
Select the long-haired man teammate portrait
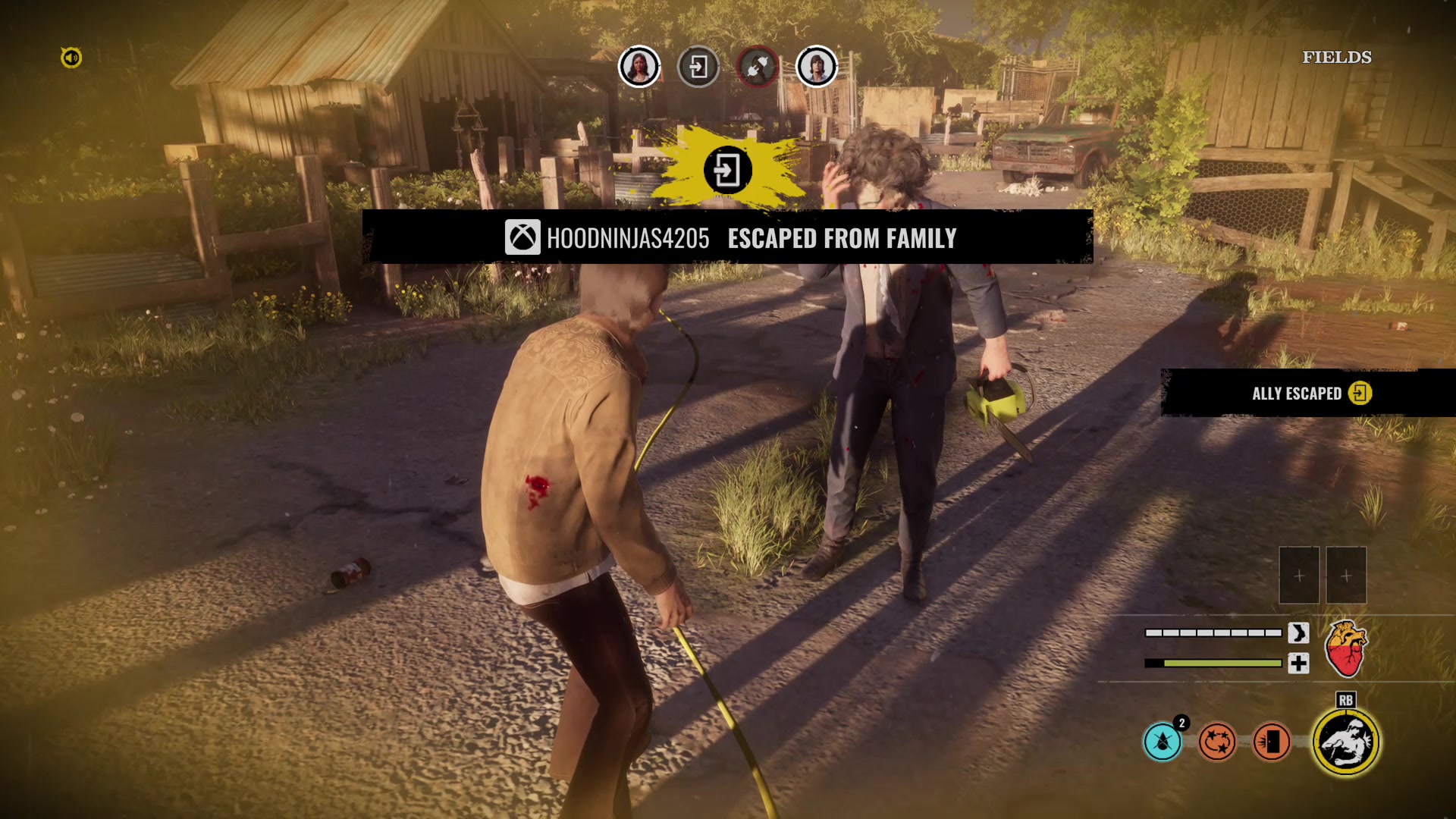(817, 67)
